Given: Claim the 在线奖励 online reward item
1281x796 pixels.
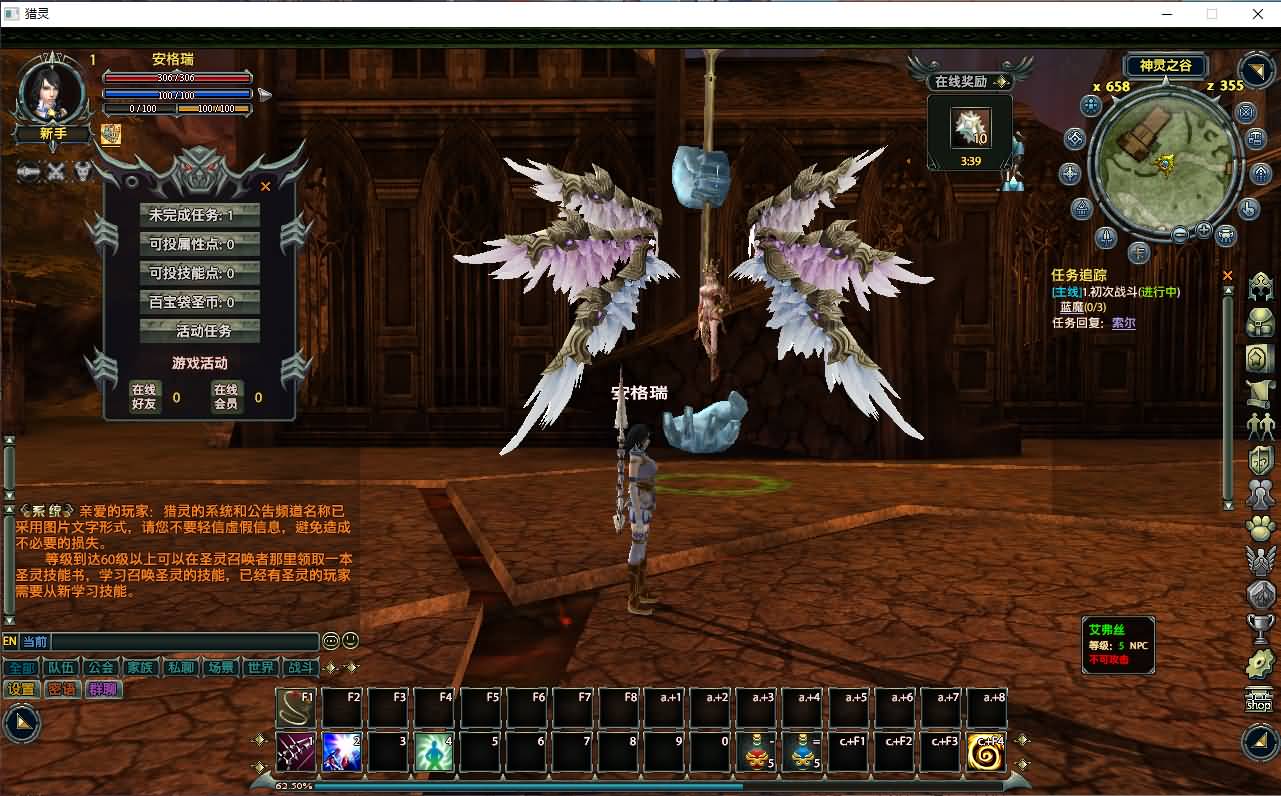Looking at the screenshot, I should [x=969, y=128].
